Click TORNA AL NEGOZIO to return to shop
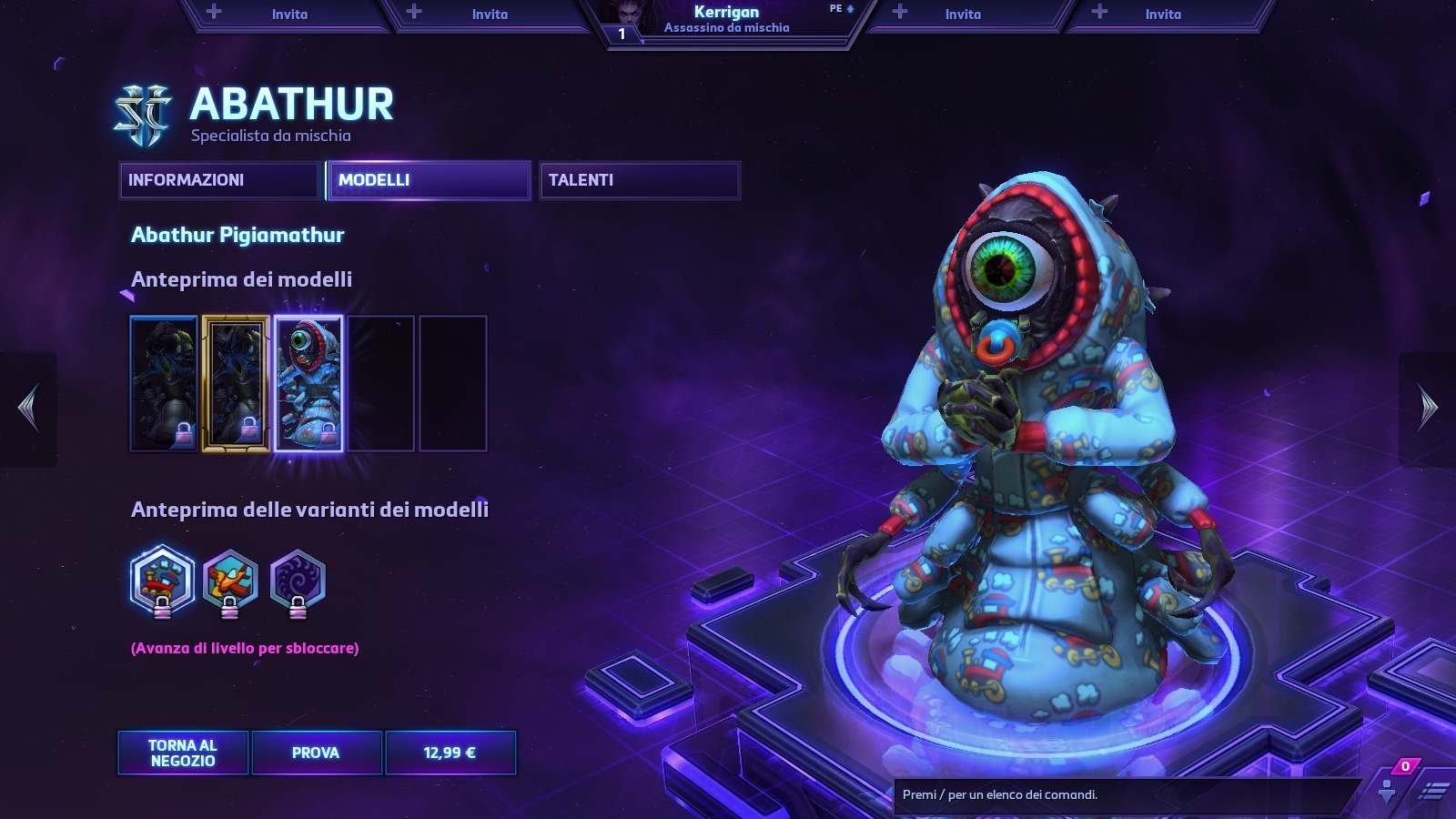This screenshot has height=819, width=1456. pos(183,753)
